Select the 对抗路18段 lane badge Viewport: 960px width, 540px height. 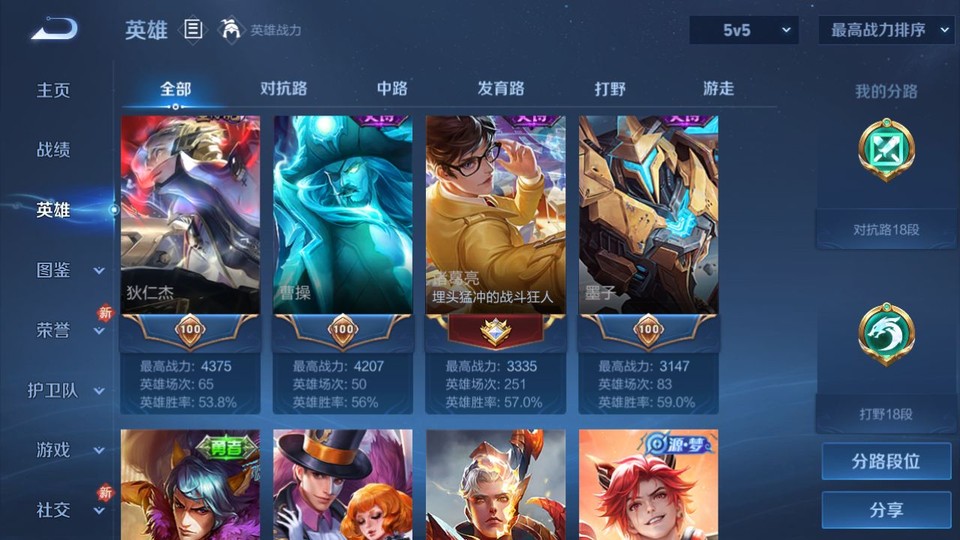[x=886, y=152]
